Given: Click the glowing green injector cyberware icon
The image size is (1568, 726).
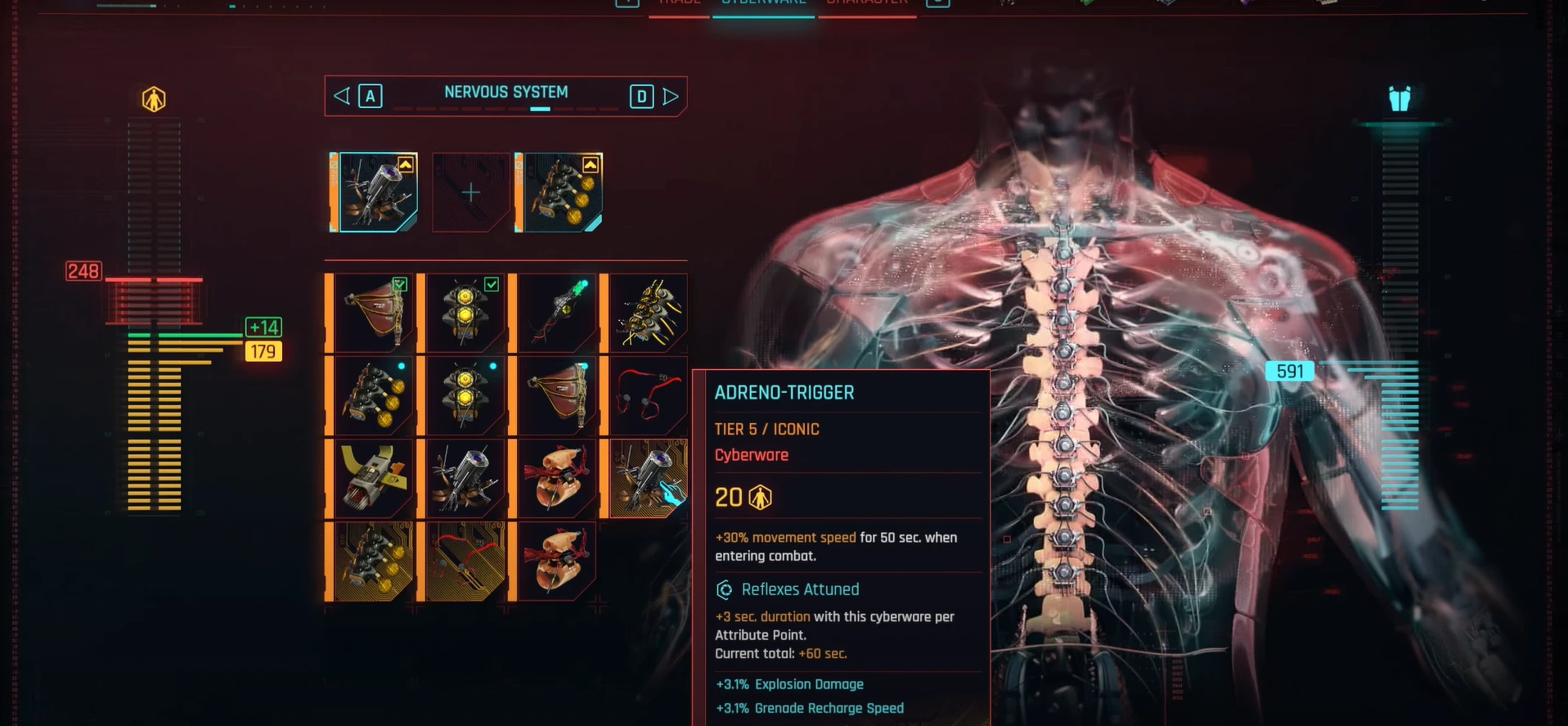Looking at the screenshot, I should [556, 313].
